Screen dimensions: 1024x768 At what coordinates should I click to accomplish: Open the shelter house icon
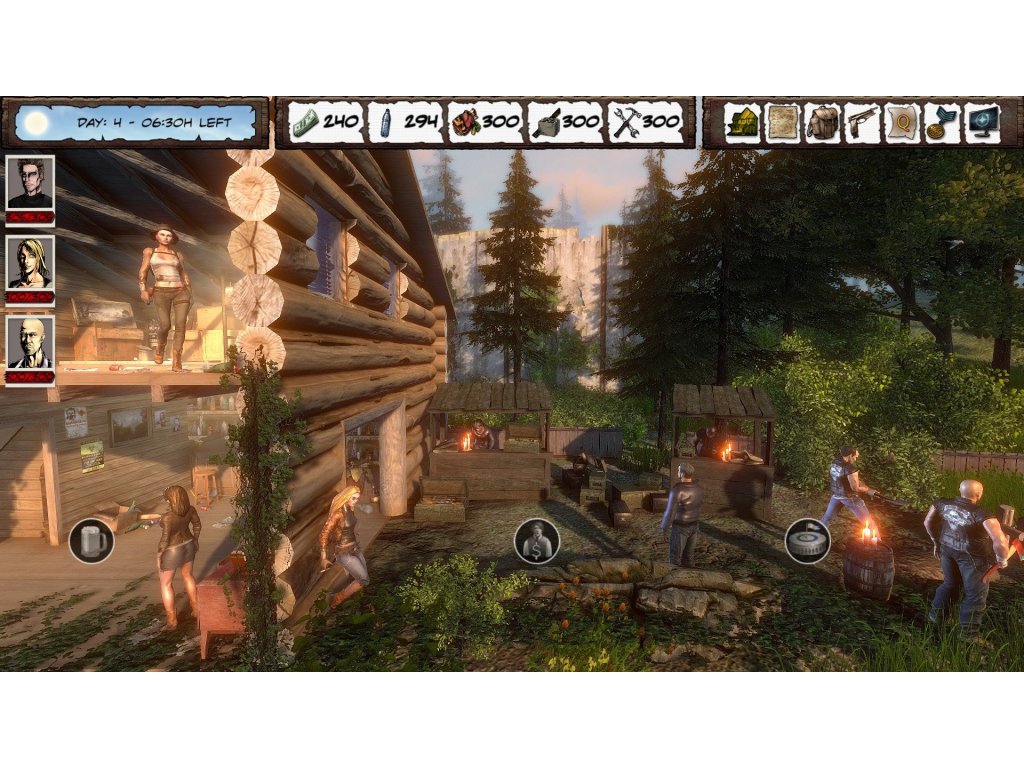tap(743, 123)
